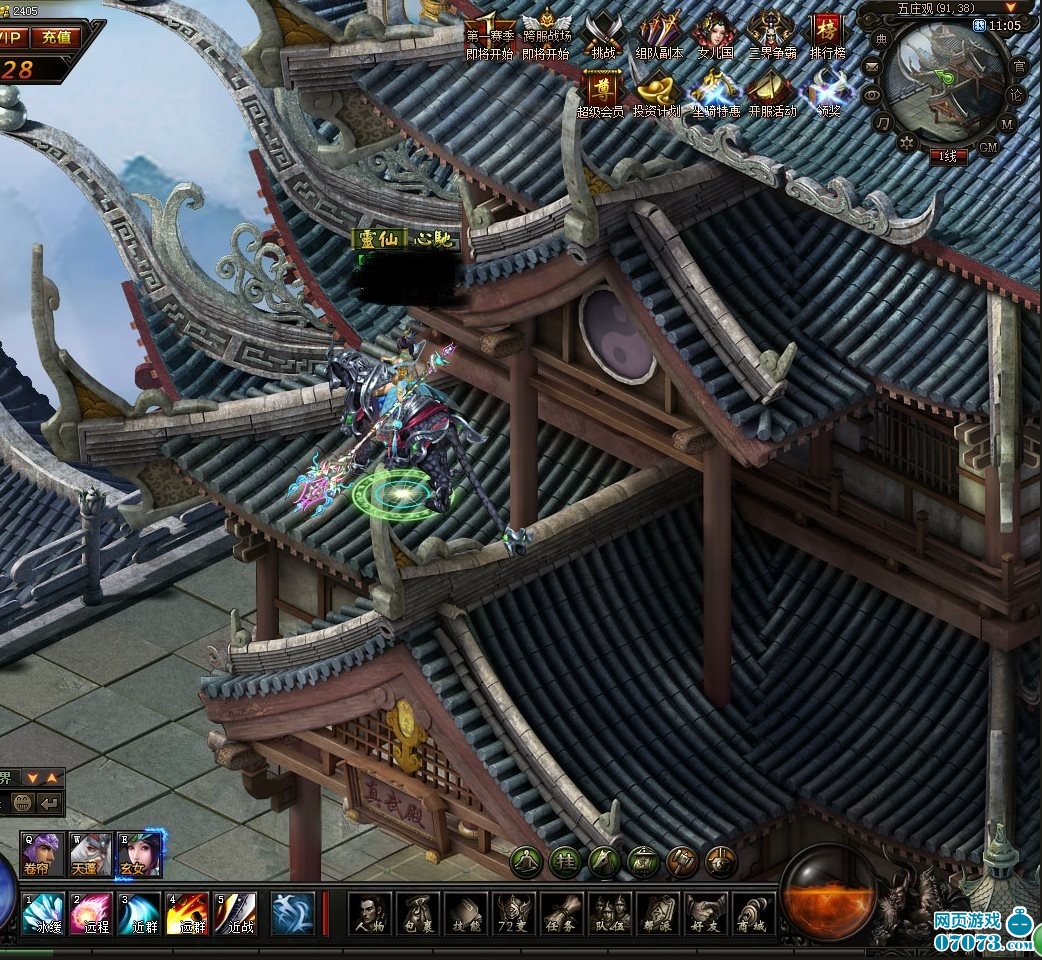Contact support via the GM button

988,148
